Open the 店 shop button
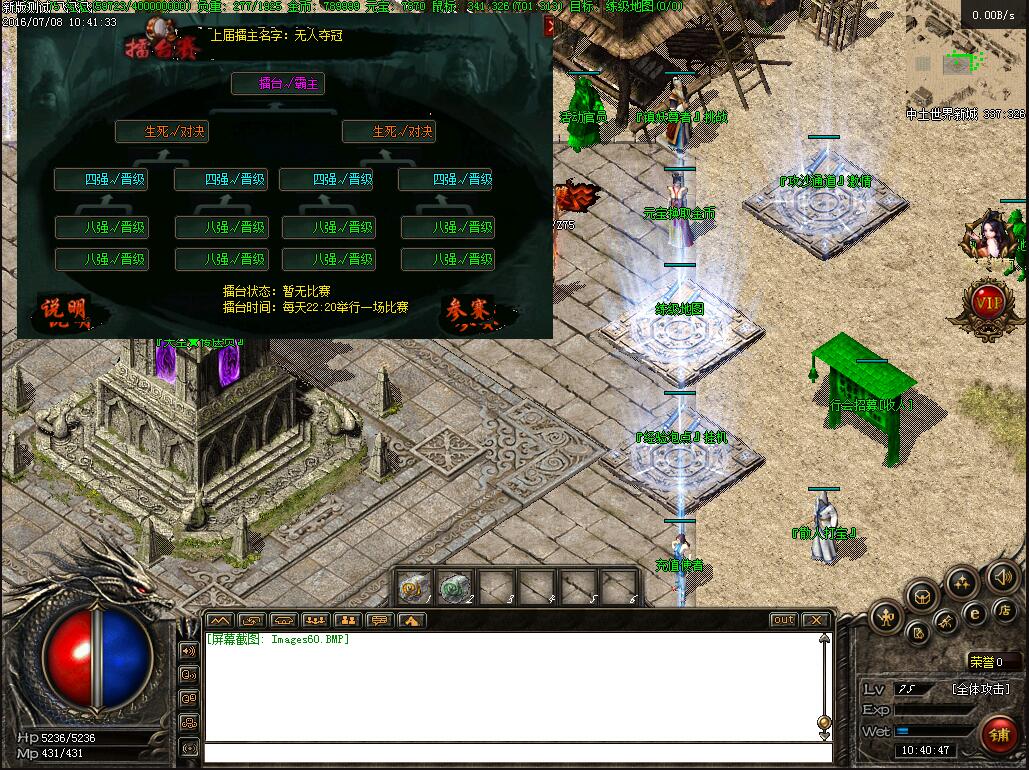The image size is (1029, 770). click(1005, 609)
